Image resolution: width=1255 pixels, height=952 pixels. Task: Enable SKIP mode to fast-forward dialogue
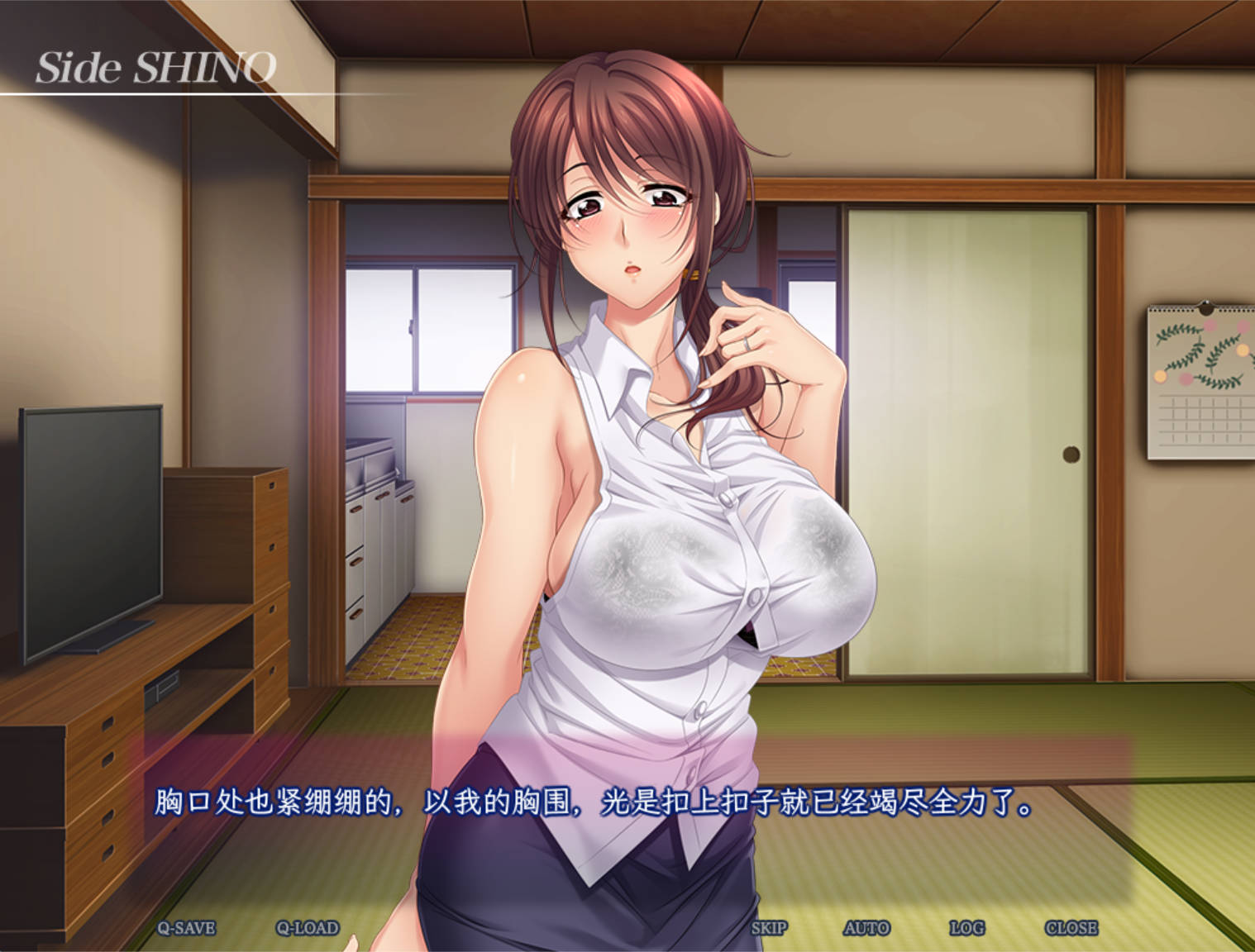coord(770,927)
